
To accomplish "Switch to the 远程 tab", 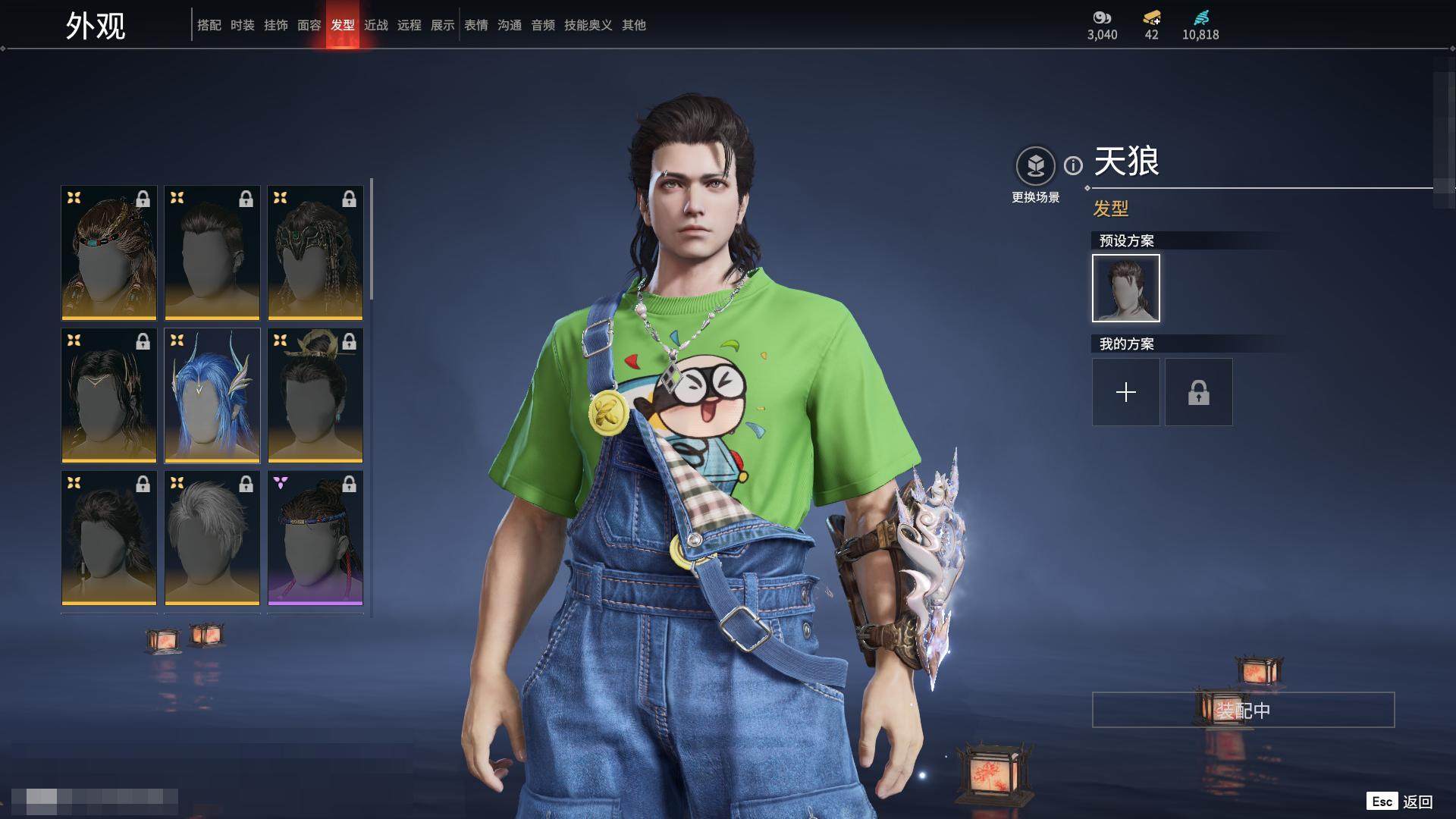I will [x=409, y=25].
